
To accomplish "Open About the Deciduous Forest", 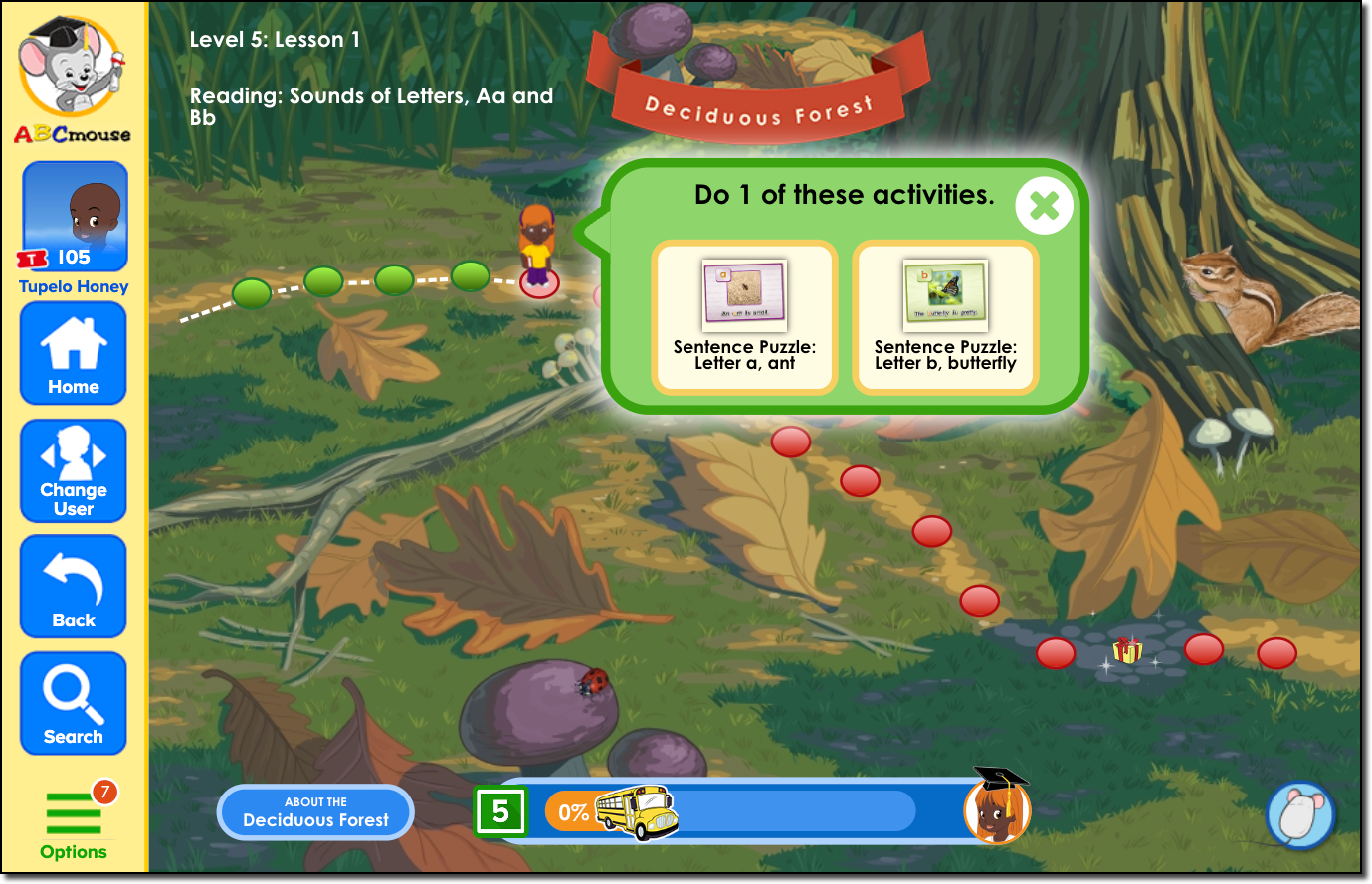I will coord(314,811).
